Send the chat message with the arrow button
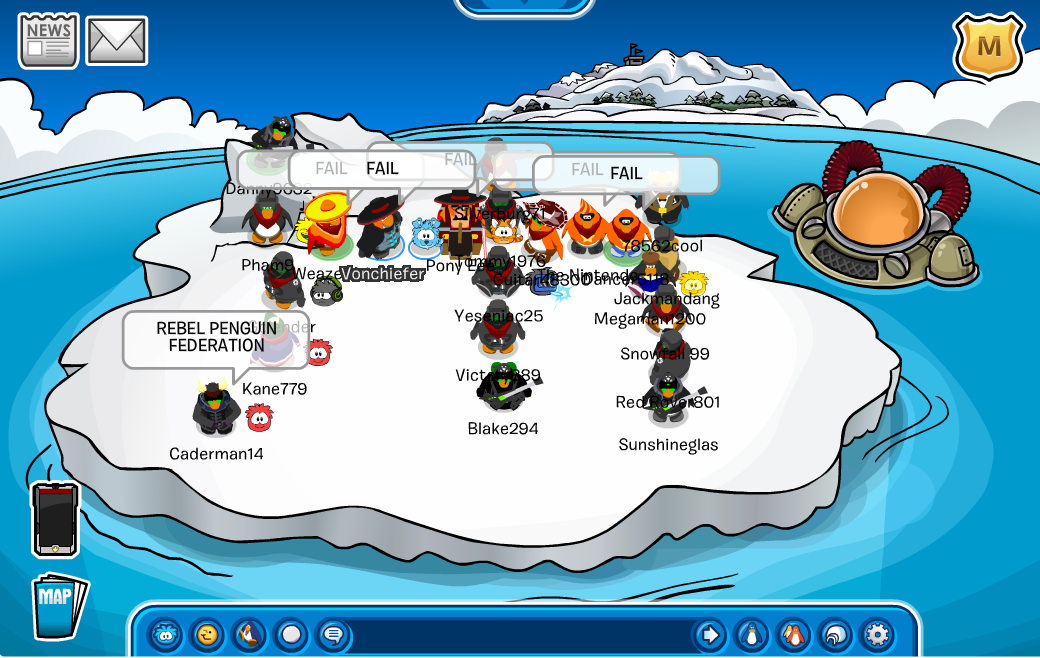 [710, 634]
